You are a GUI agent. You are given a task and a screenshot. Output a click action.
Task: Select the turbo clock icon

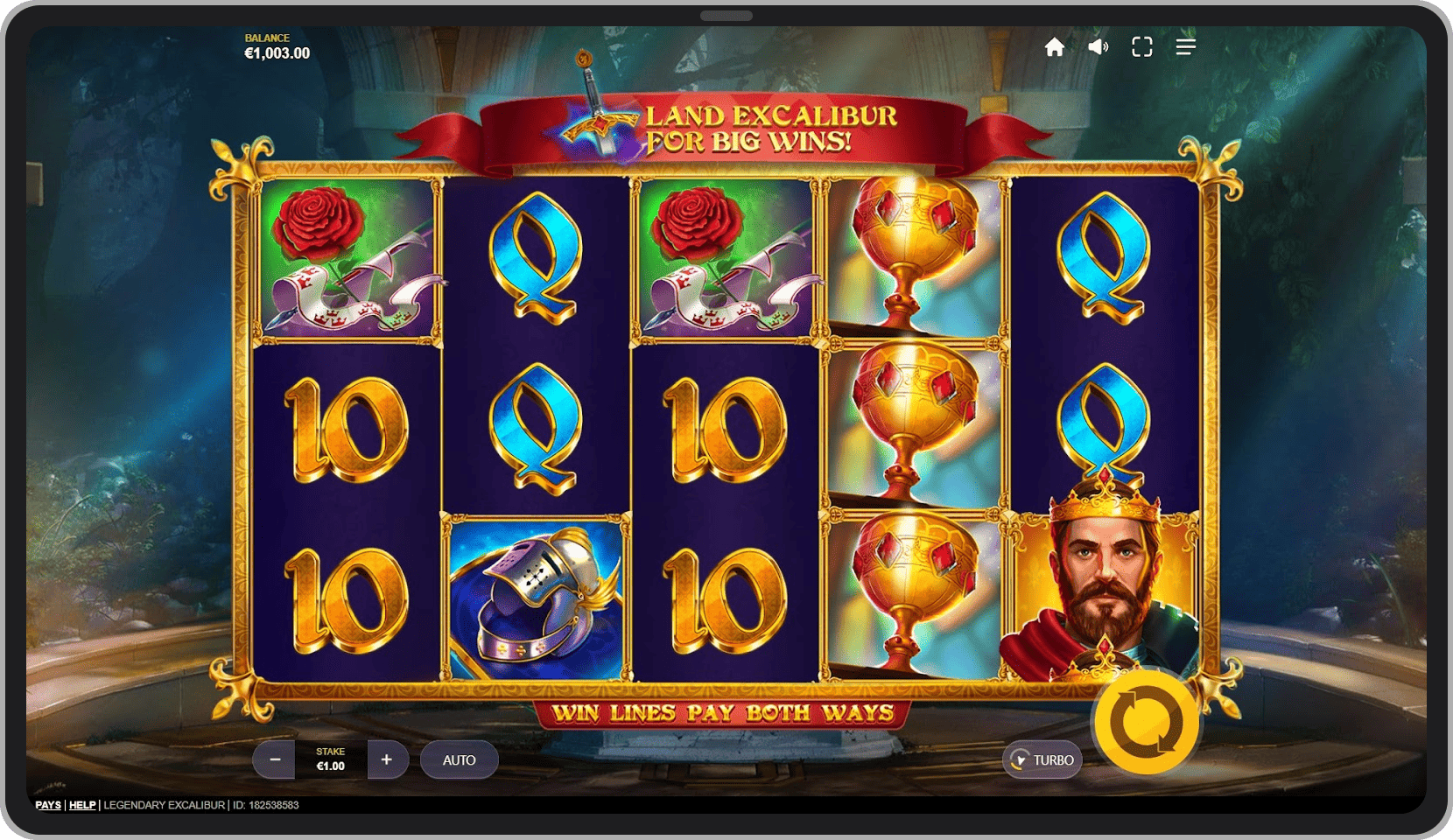click(1020, 759)
